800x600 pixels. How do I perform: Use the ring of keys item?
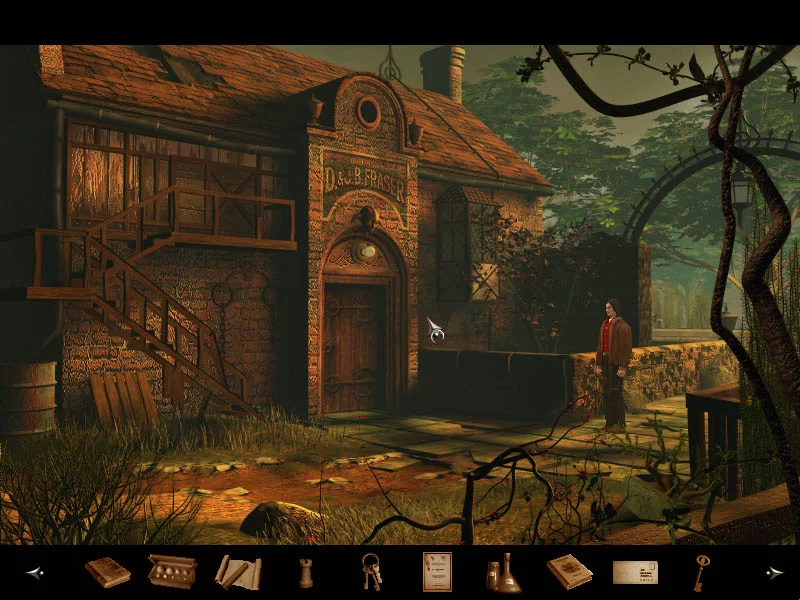371,572
